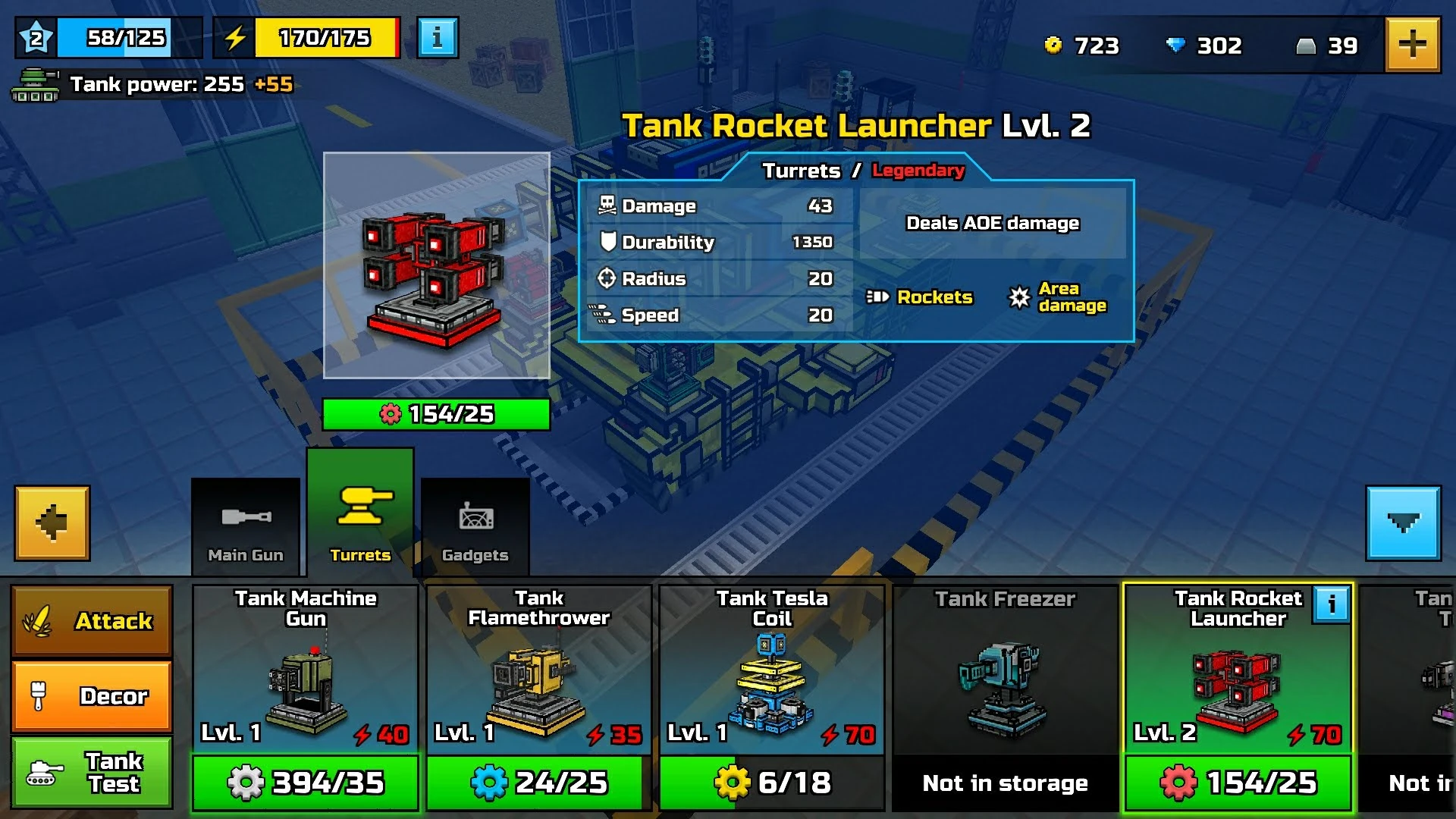Start a Tank Test
This screenshot has width=1456, height=819.
coord(92,773)
